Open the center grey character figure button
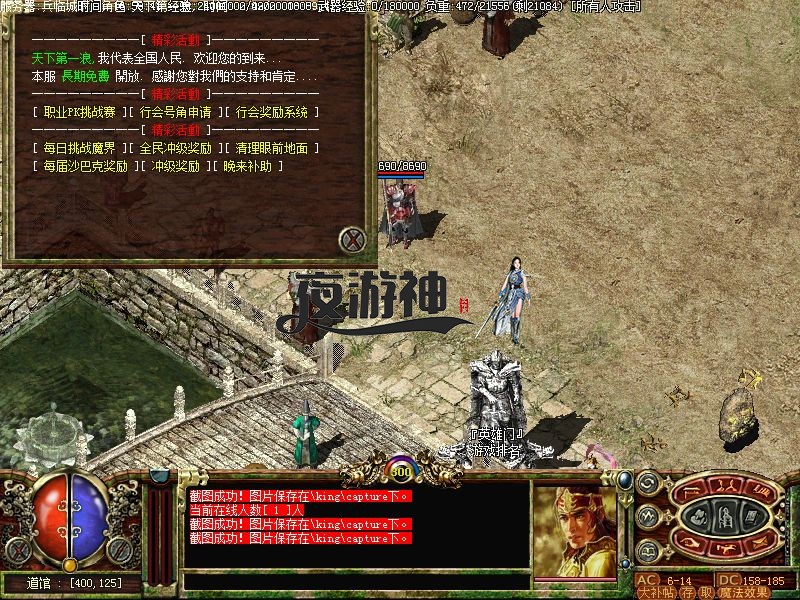Screen dimensions: 800x600 coord(725,517)
